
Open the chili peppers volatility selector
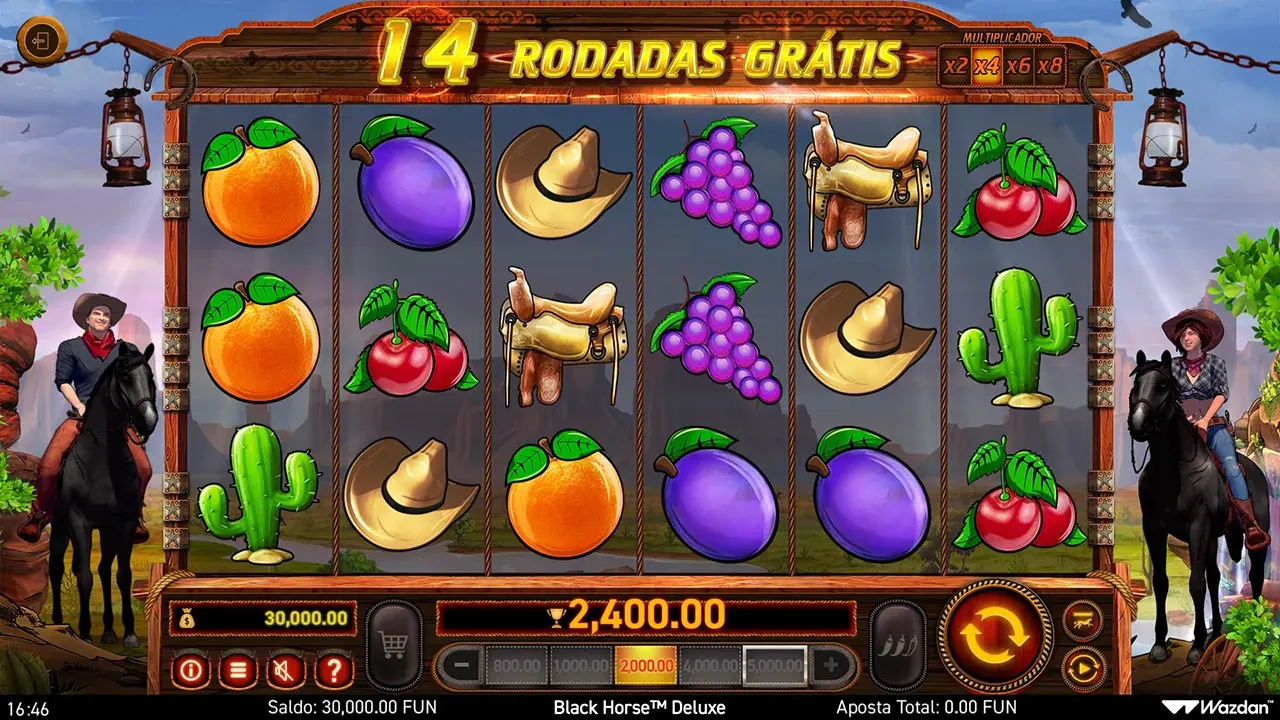[x=897, y=646]
